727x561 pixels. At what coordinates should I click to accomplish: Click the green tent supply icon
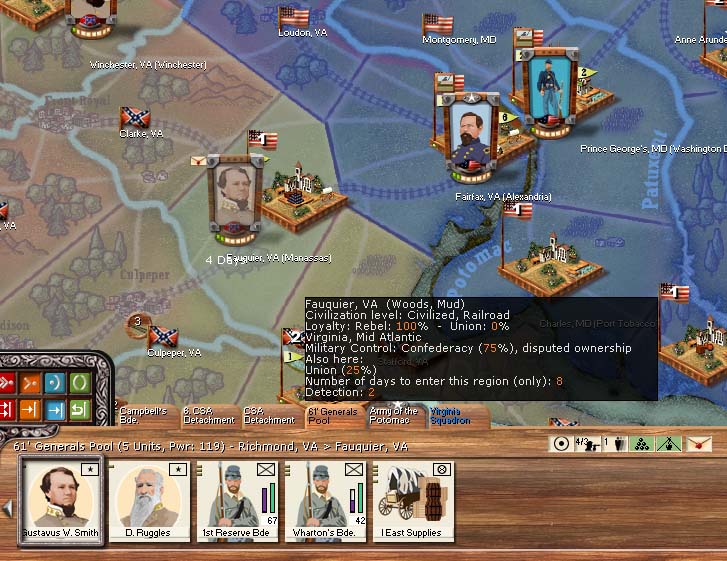[x=669, y=444]
